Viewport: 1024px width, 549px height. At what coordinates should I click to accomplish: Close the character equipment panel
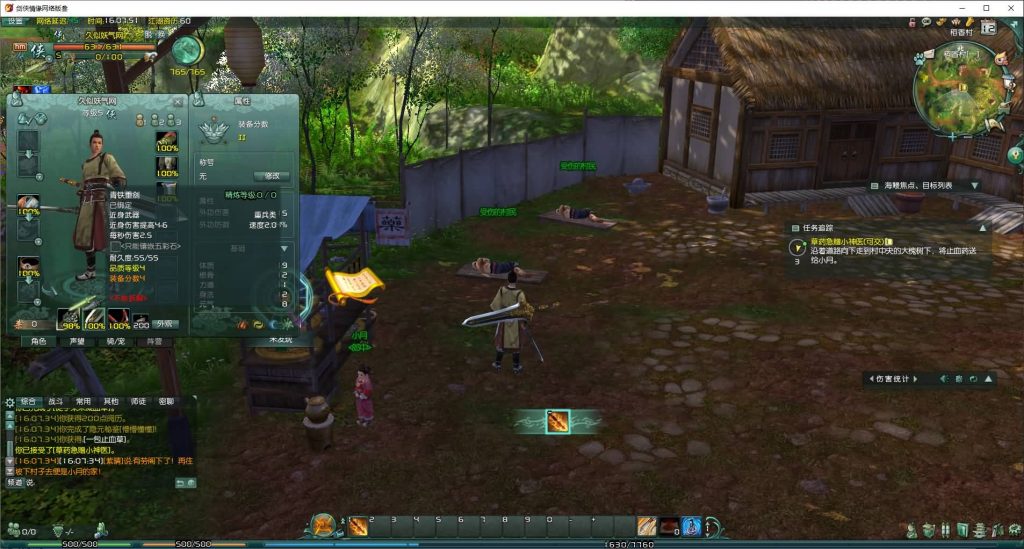178,101
